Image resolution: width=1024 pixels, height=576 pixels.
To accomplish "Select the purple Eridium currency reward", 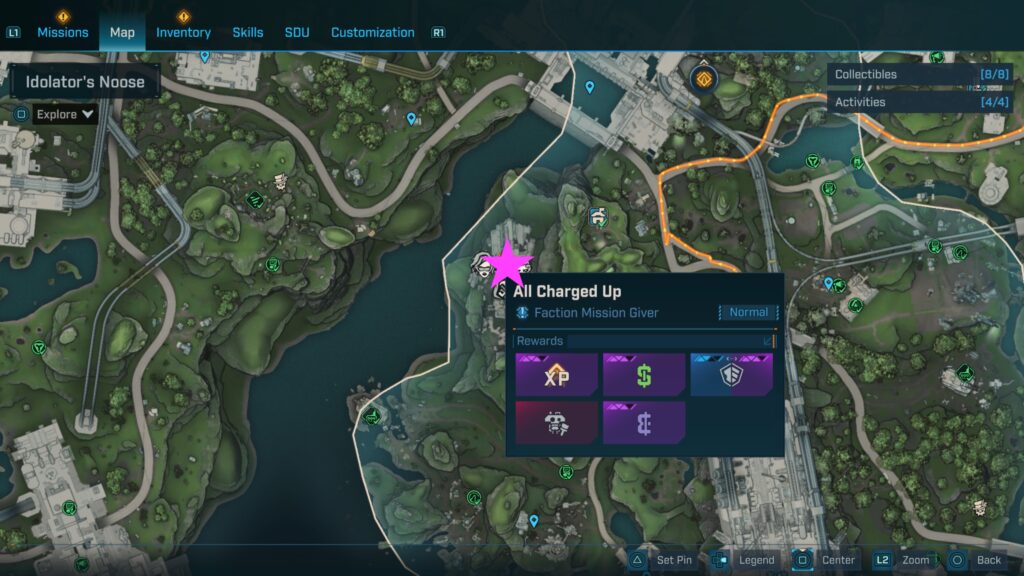I will pyautogui.click(x=644, y=422).
